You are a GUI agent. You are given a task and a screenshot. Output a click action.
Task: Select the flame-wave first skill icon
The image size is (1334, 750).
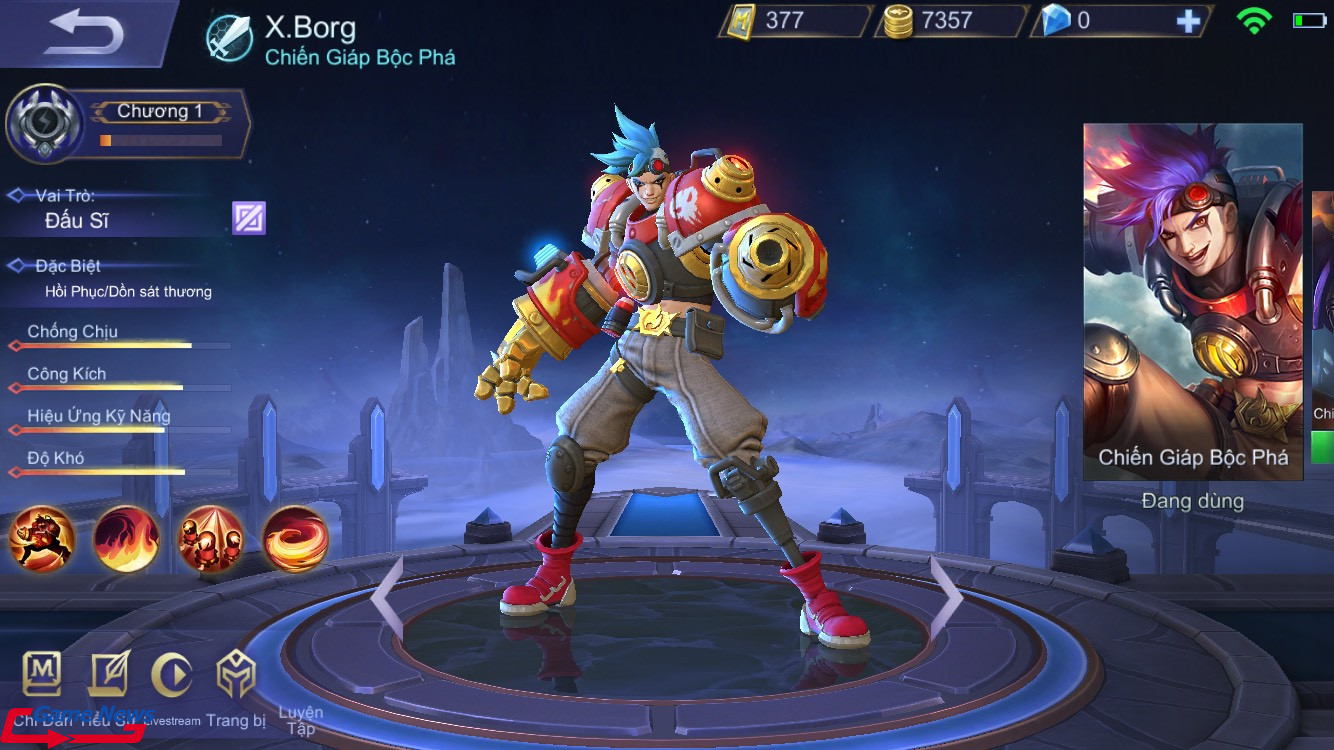pyautogui.click(x=125, y=540)
